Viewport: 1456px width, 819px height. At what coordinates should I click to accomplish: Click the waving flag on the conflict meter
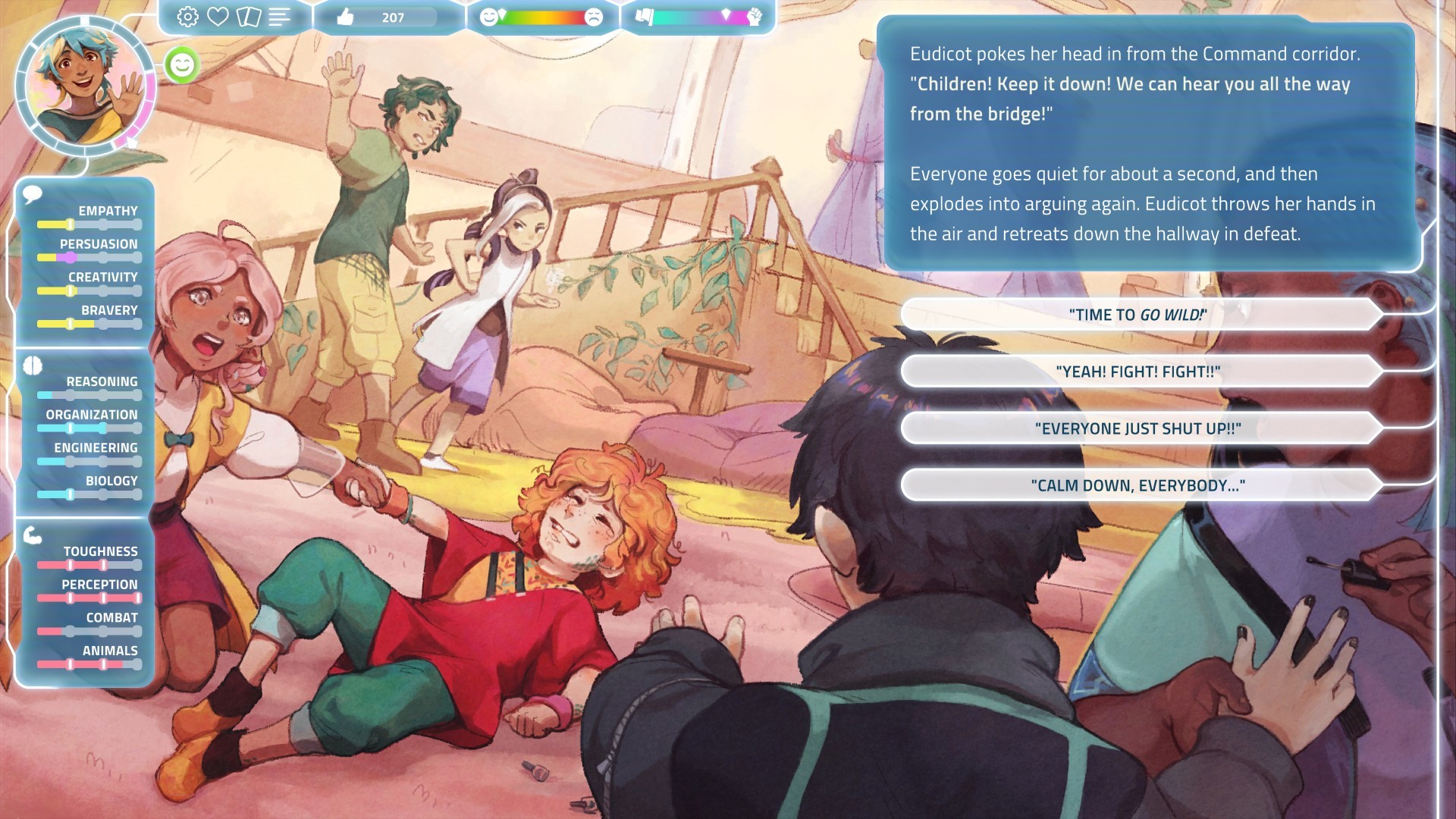point(645,17)
